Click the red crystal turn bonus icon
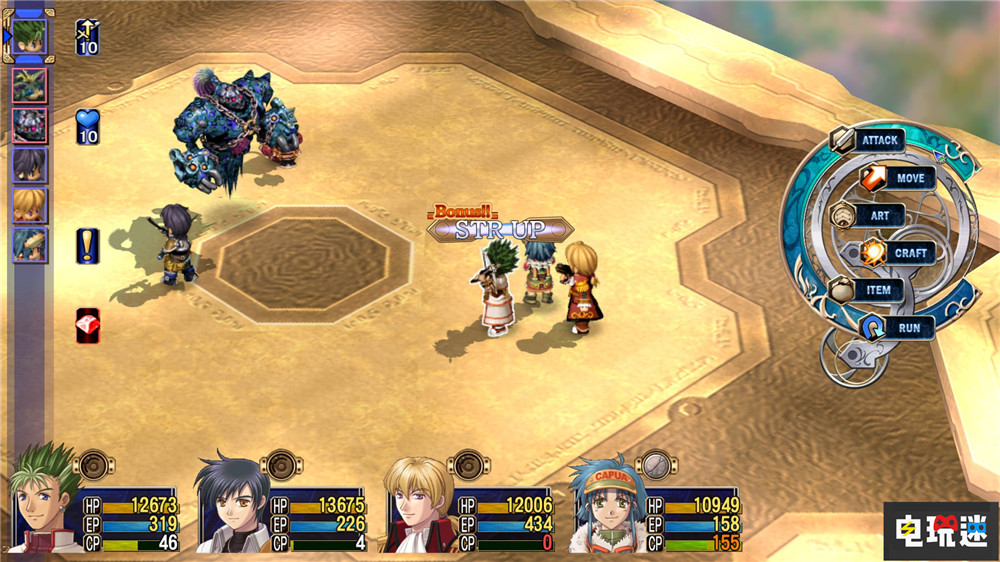 88,325
